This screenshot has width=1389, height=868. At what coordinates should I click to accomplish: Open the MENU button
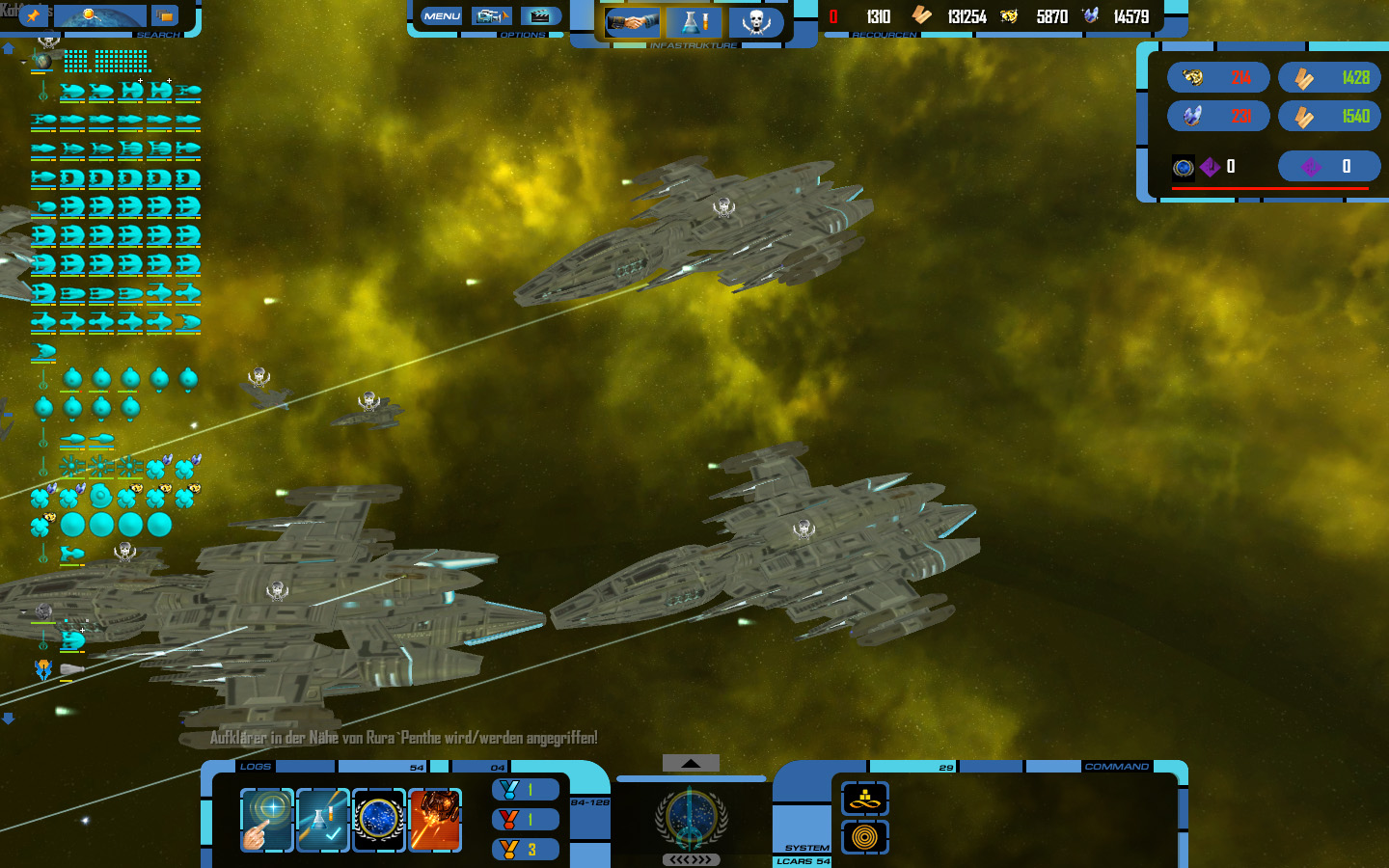[442, 16]
